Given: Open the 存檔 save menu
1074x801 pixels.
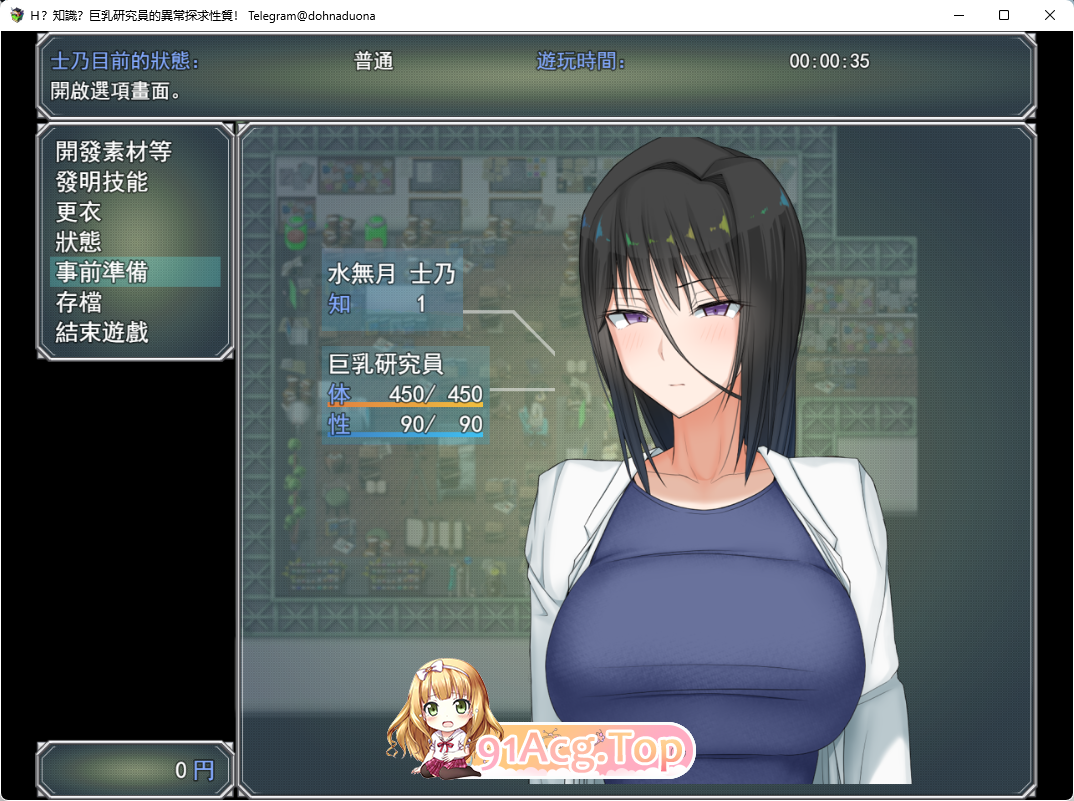Looking at the screenshot, I should coord(79,302).
